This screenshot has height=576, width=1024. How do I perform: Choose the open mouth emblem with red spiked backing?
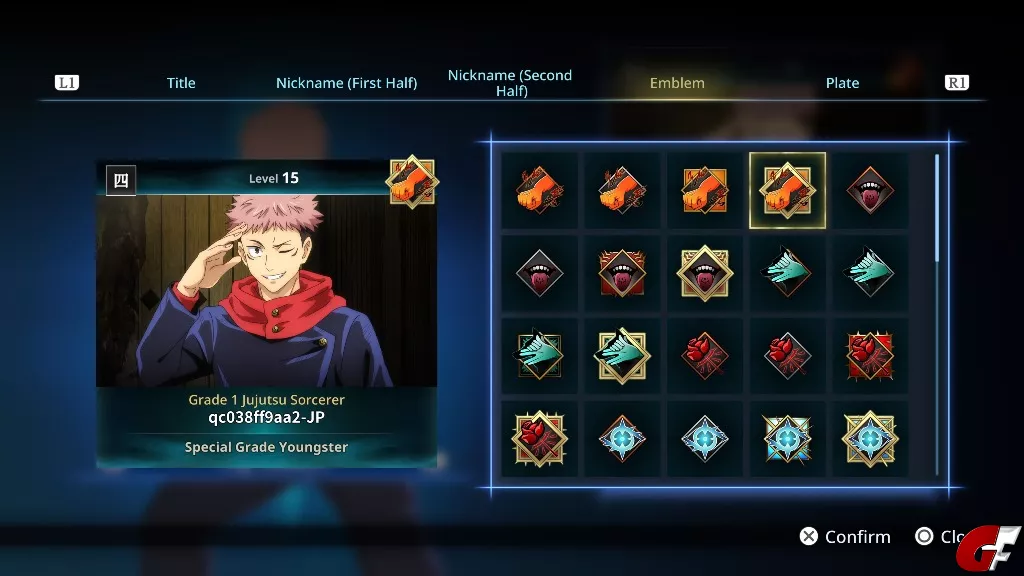(x=622, y=273)
